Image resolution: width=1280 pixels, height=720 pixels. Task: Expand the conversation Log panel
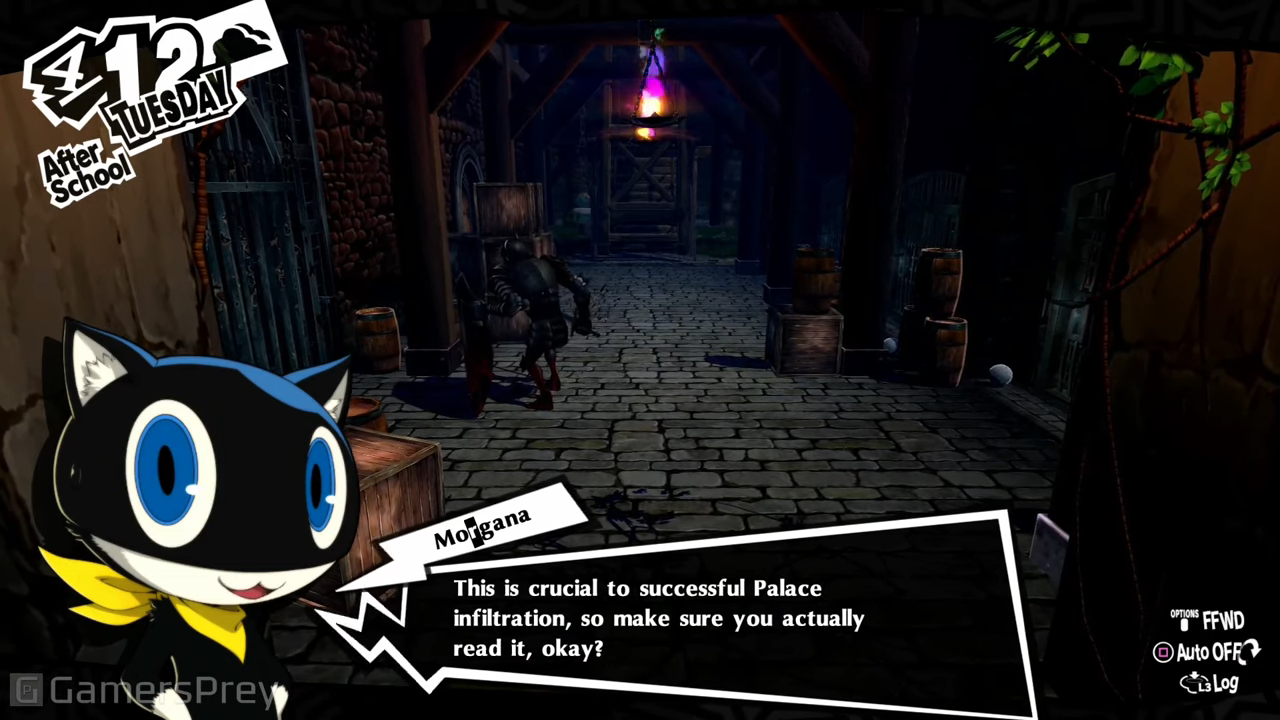(1226, 684)
